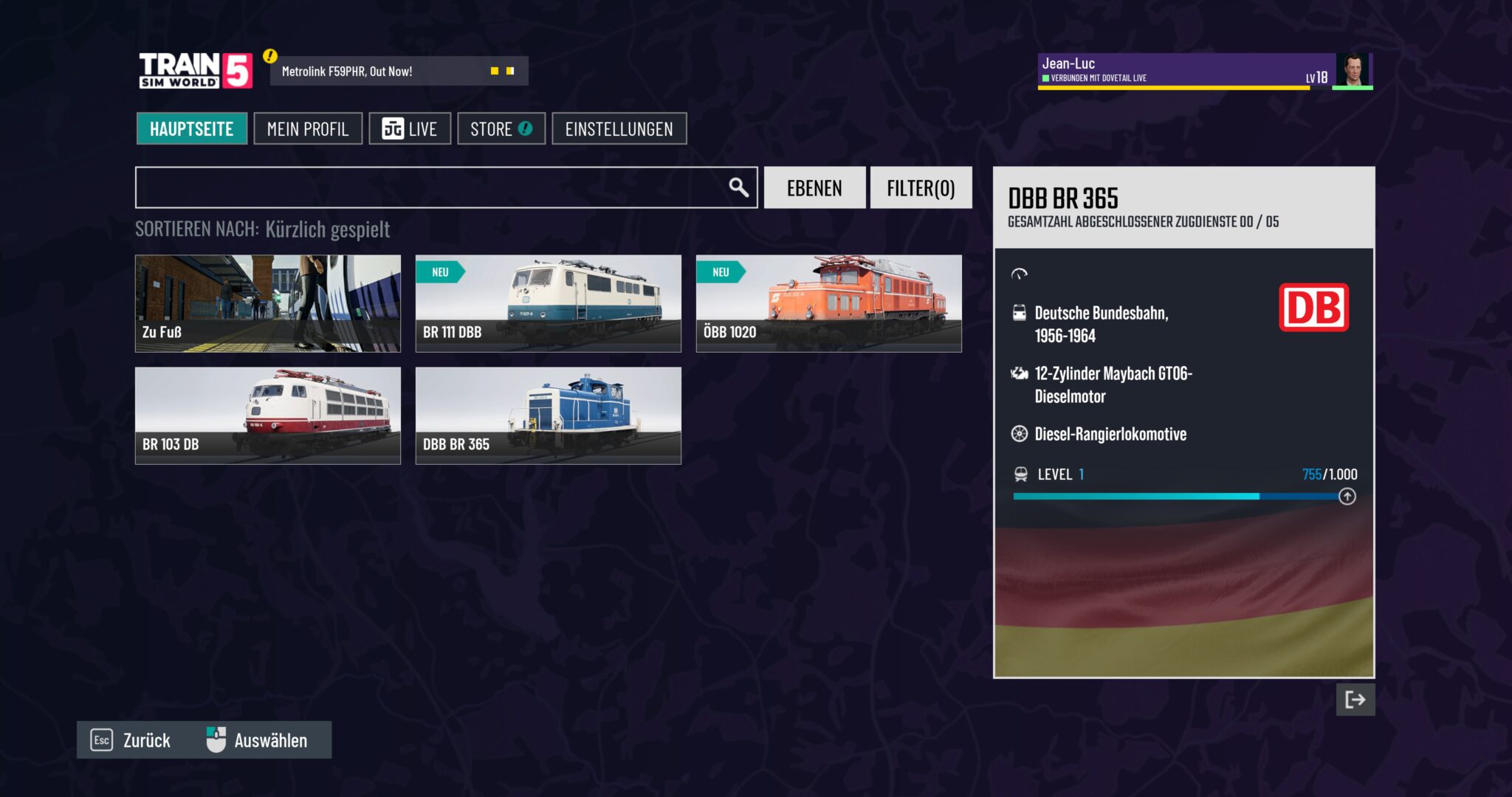Select the second banner indicator dot
Screen dimensions: 1512x797
(x=511, y=70)
